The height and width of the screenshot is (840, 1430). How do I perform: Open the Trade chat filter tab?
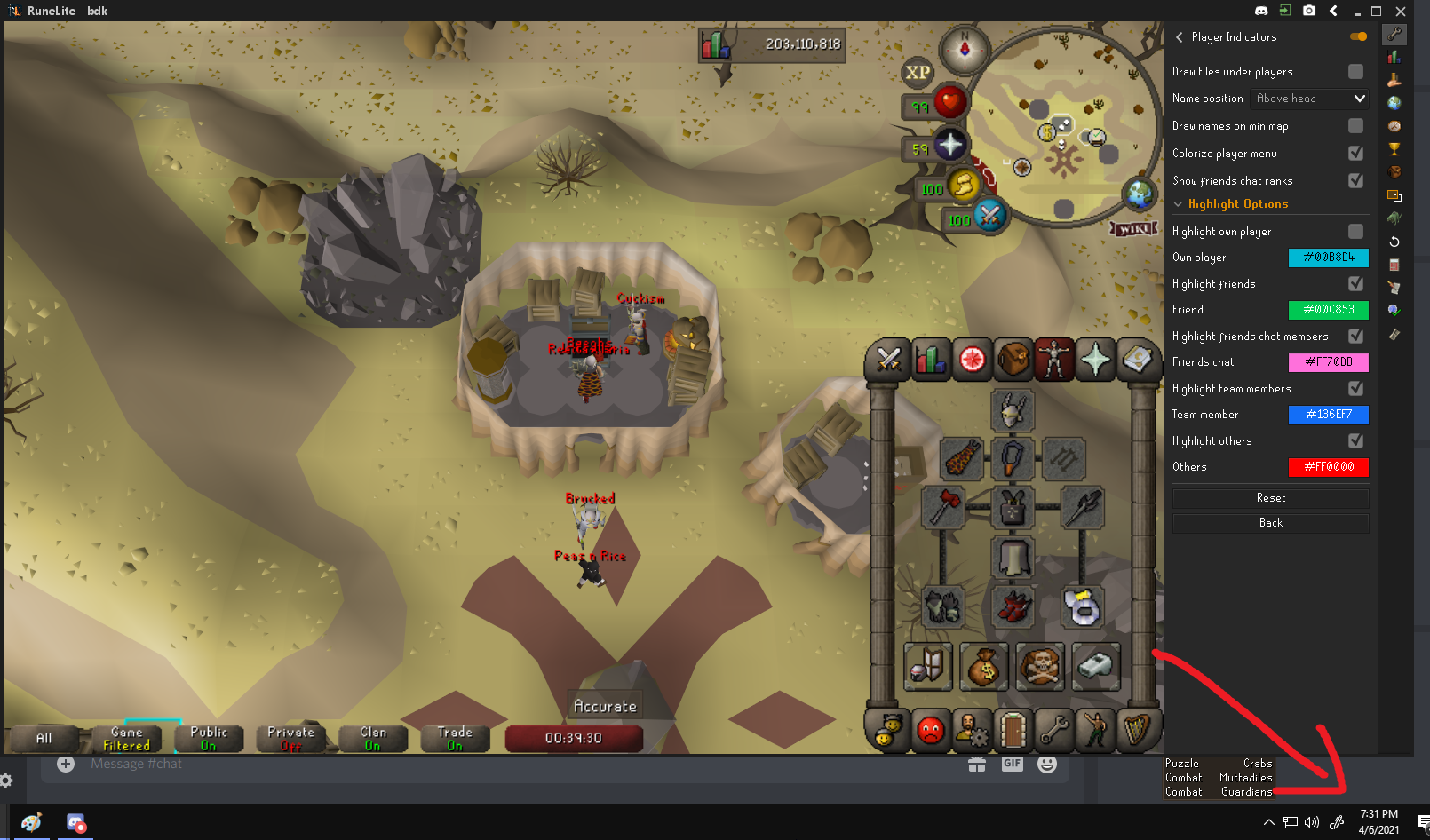454,739
